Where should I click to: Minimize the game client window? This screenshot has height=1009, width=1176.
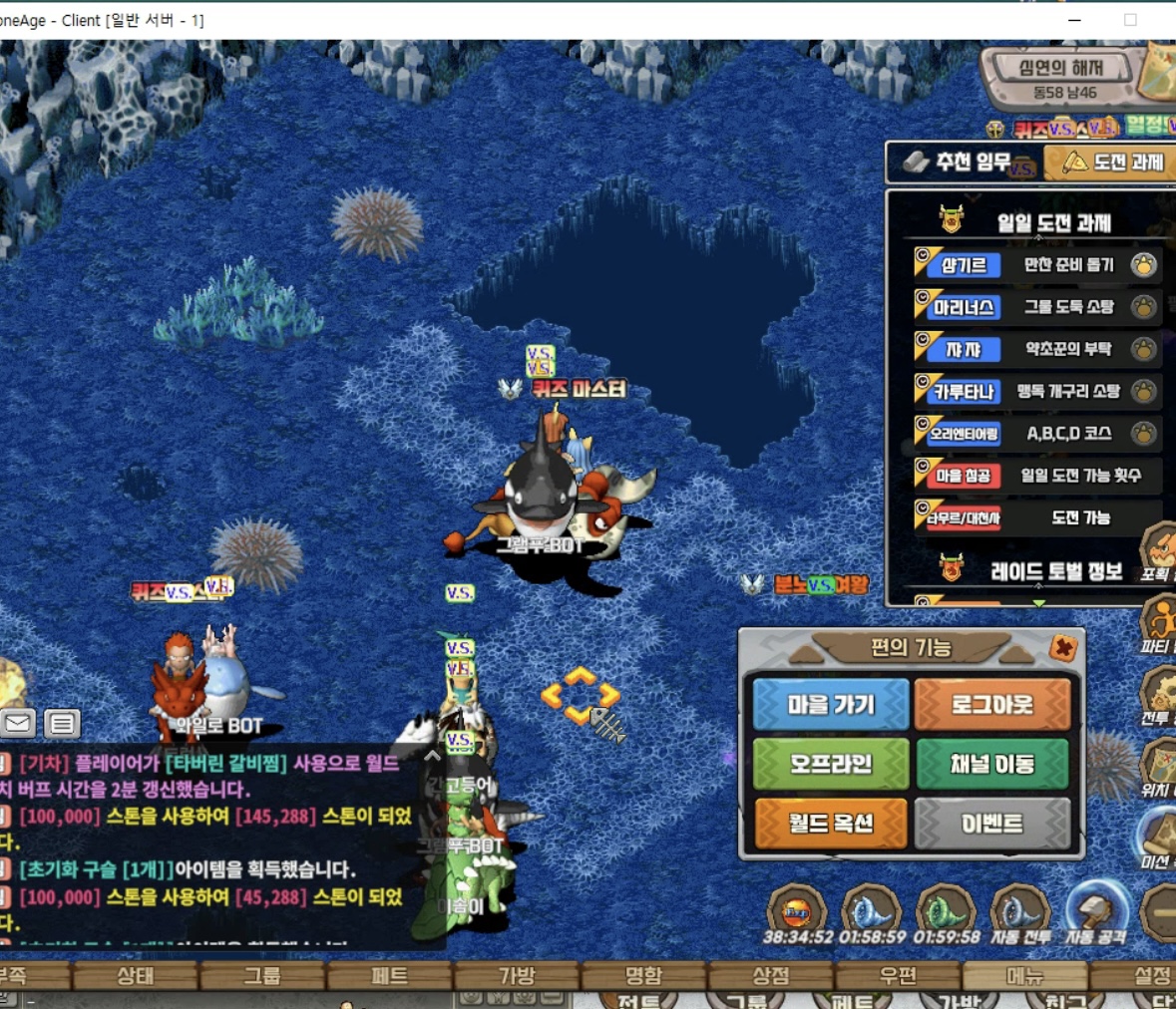(1074, 20)
